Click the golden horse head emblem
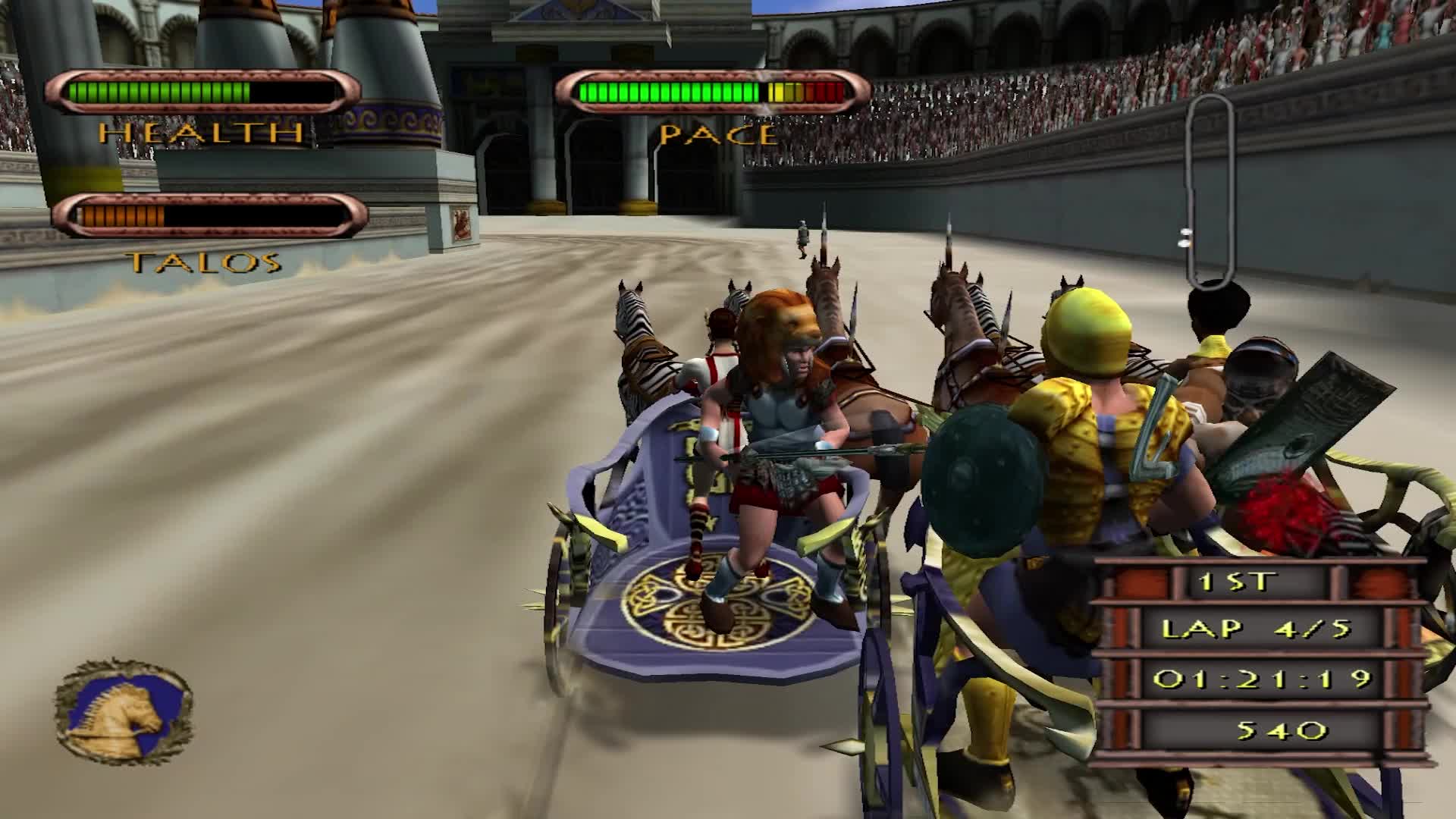Screen dimensions: 1456x819 click(124, 712)
